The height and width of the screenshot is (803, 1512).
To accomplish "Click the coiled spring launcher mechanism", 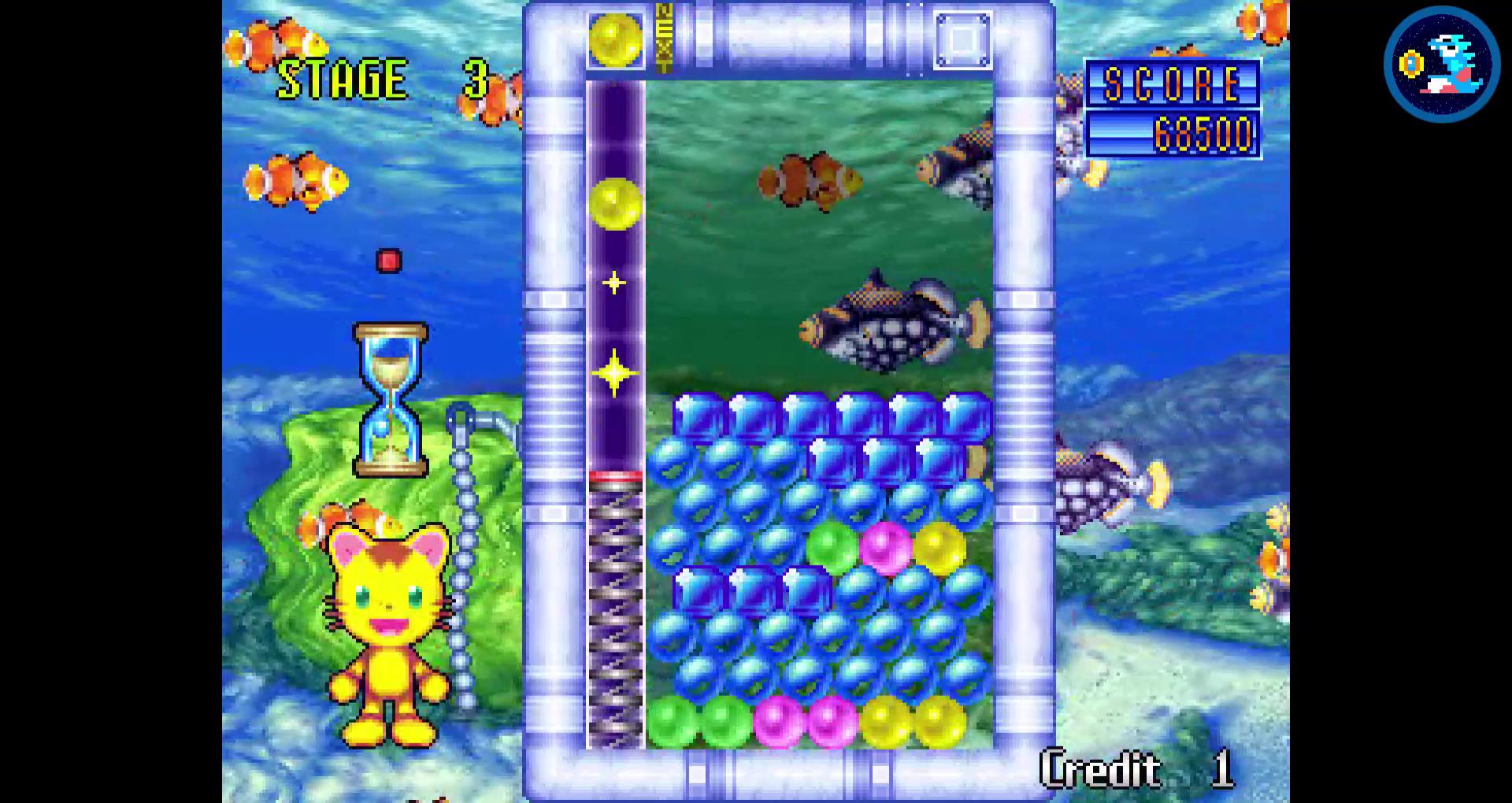I will (613, 614).
